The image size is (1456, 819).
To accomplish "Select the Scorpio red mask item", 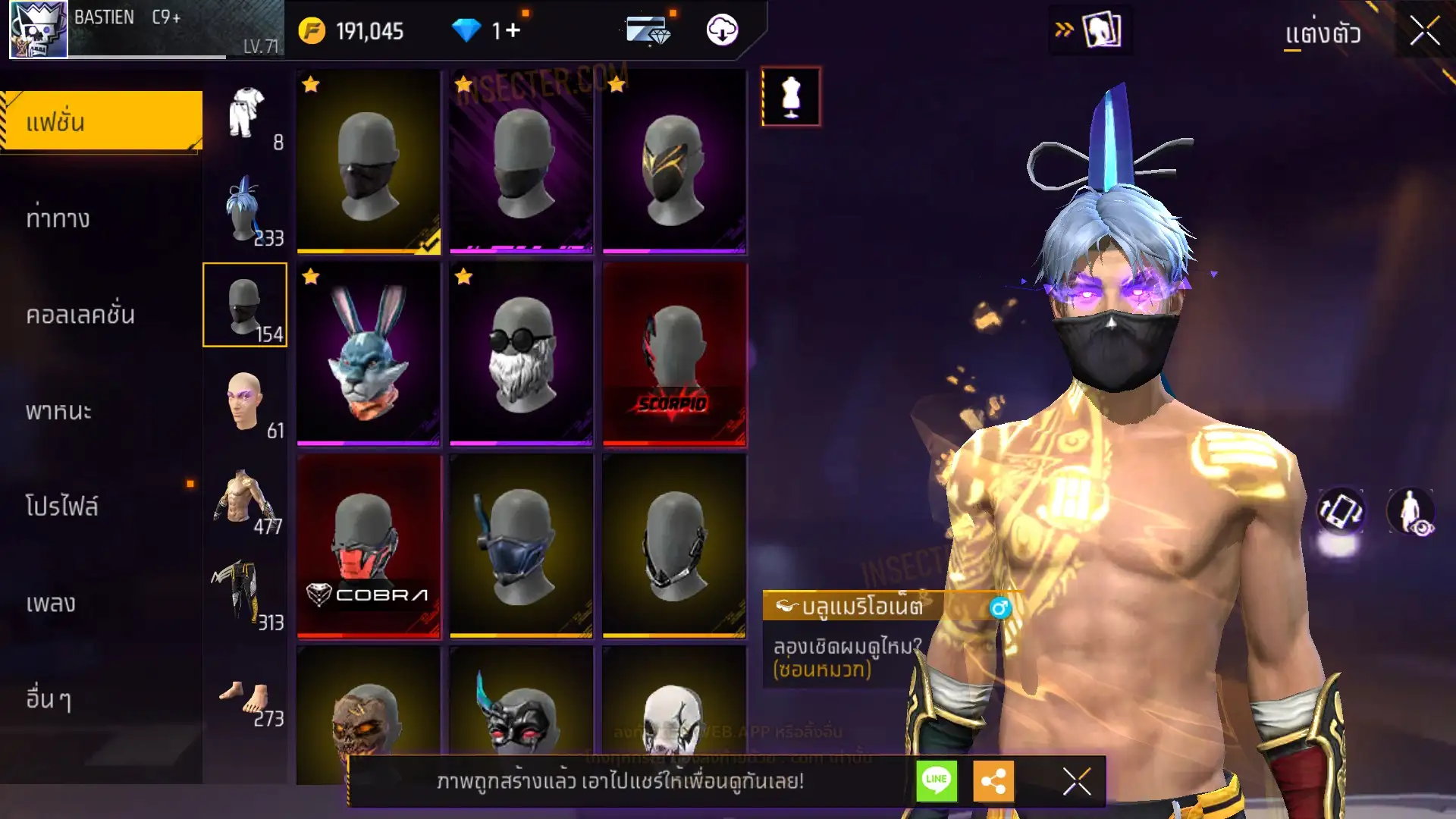I will (x=674, y=354).
